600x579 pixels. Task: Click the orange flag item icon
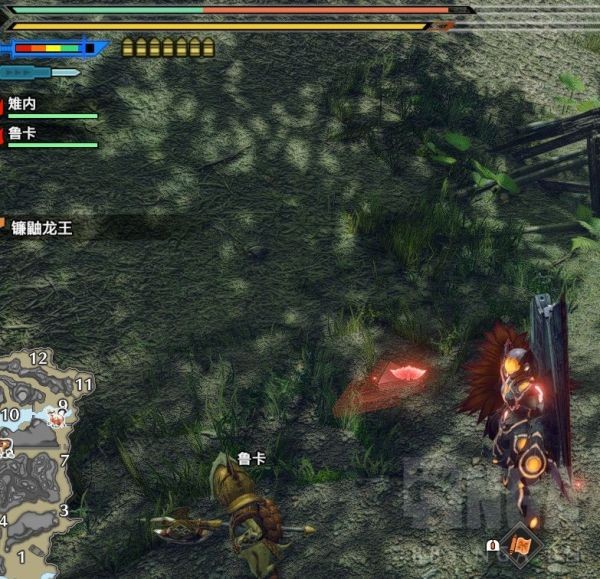[522, 545]
